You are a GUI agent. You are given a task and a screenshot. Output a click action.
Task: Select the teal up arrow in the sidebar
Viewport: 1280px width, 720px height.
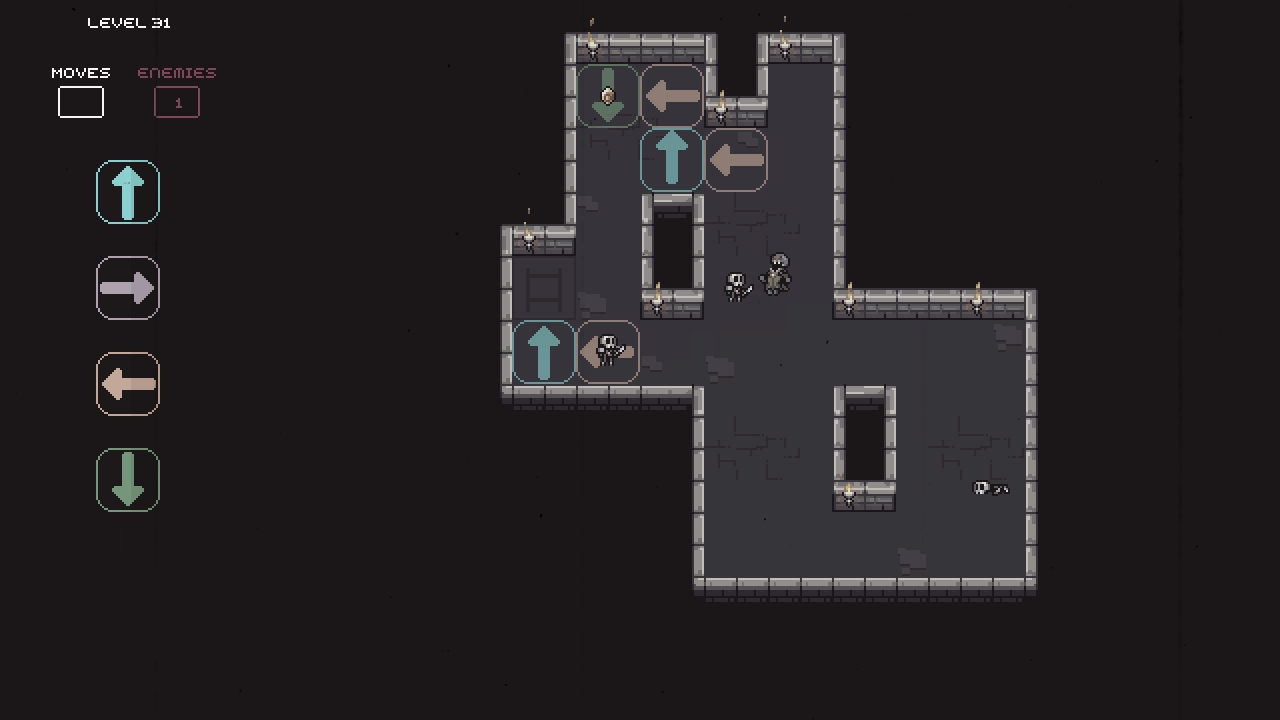tap(127, 191)
